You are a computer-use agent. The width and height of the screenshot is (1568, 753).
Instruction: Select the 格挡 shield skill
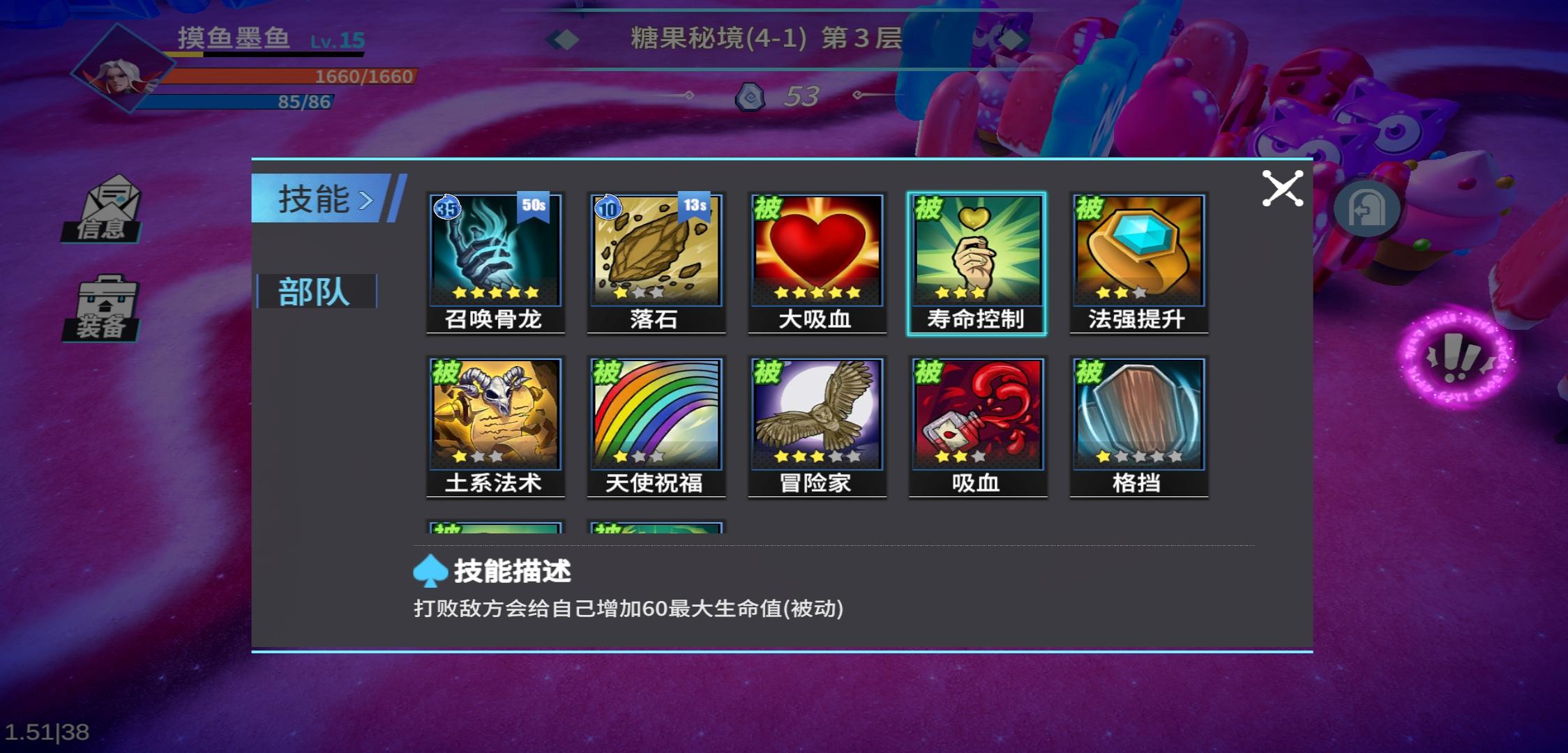coord(1138,415)
